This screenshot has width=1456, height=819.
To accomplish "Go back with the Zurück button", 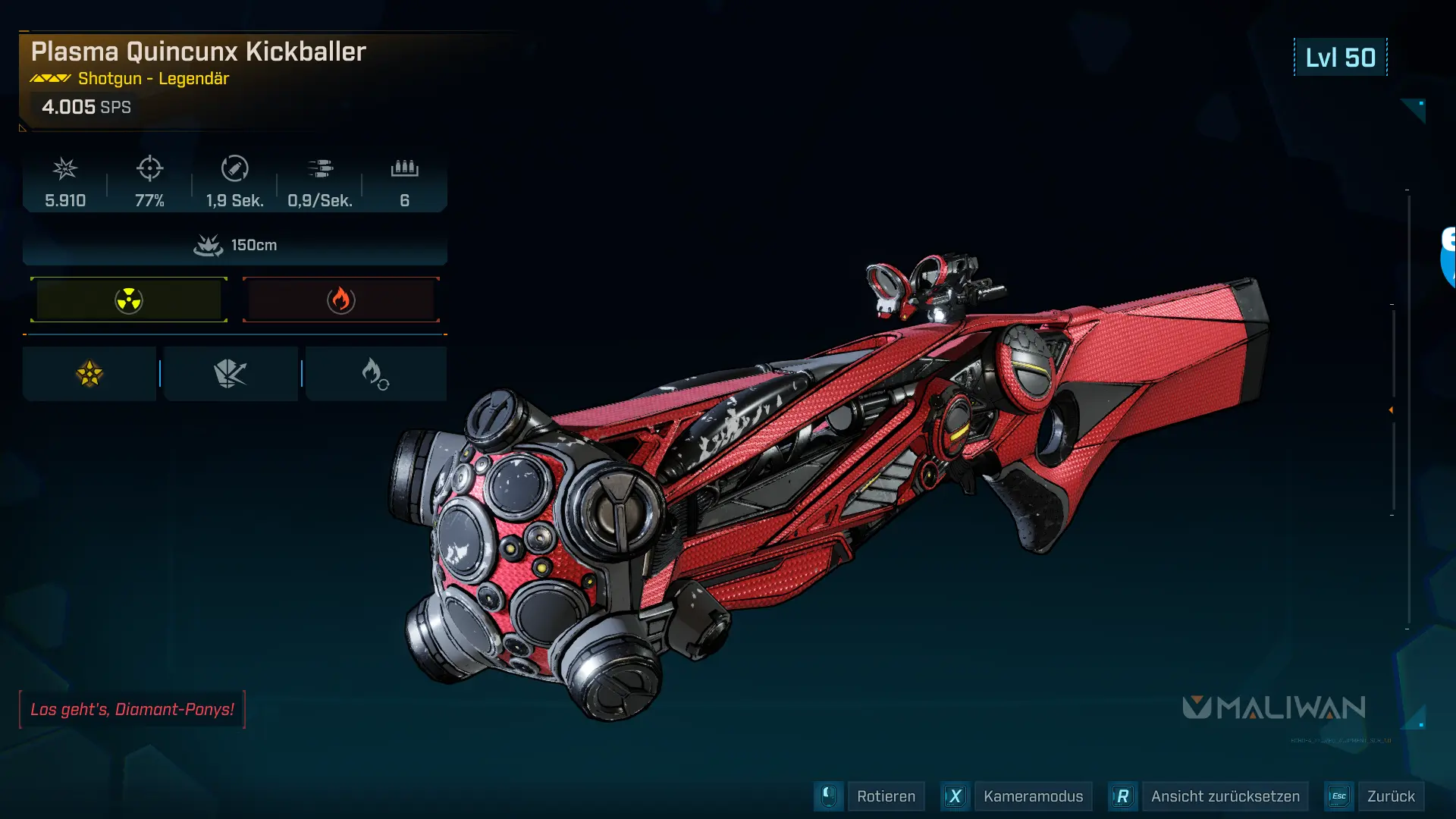I will (1390, 796).
